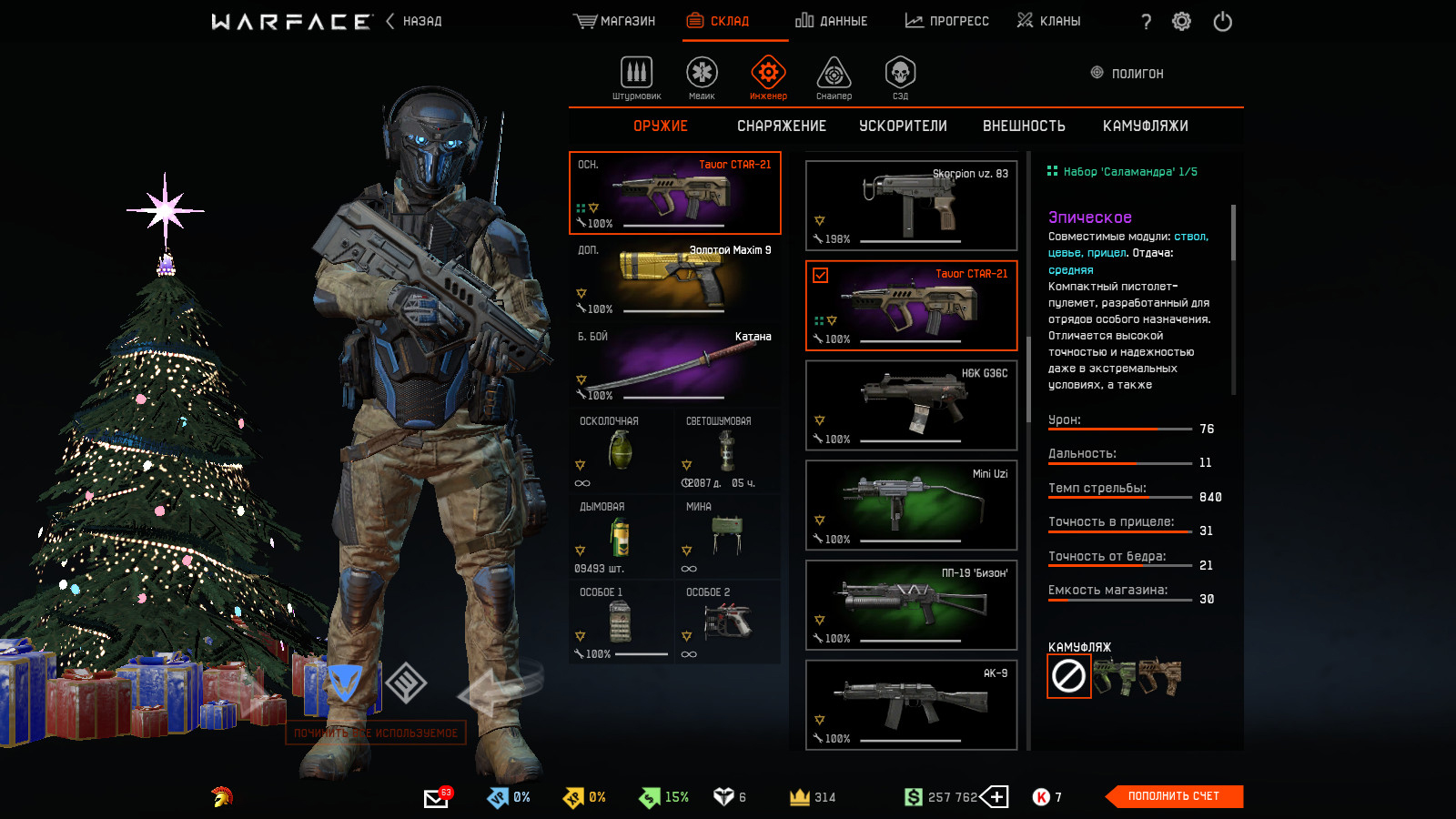
Task: Open the settings gear icon
Action: coord(1181,22)
